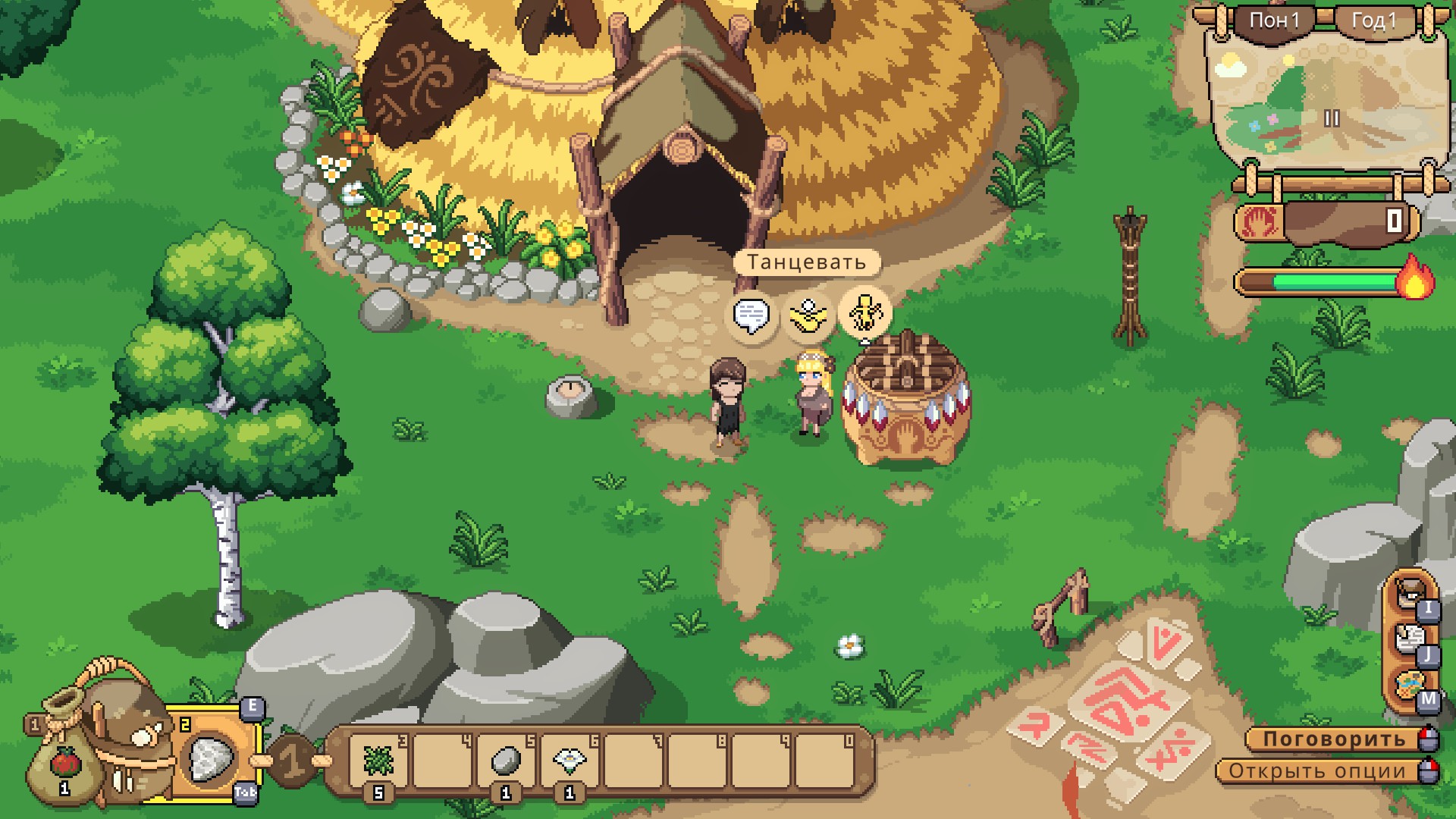
Task: Open the backpack inventory icon
Action: pos(1410,593)
